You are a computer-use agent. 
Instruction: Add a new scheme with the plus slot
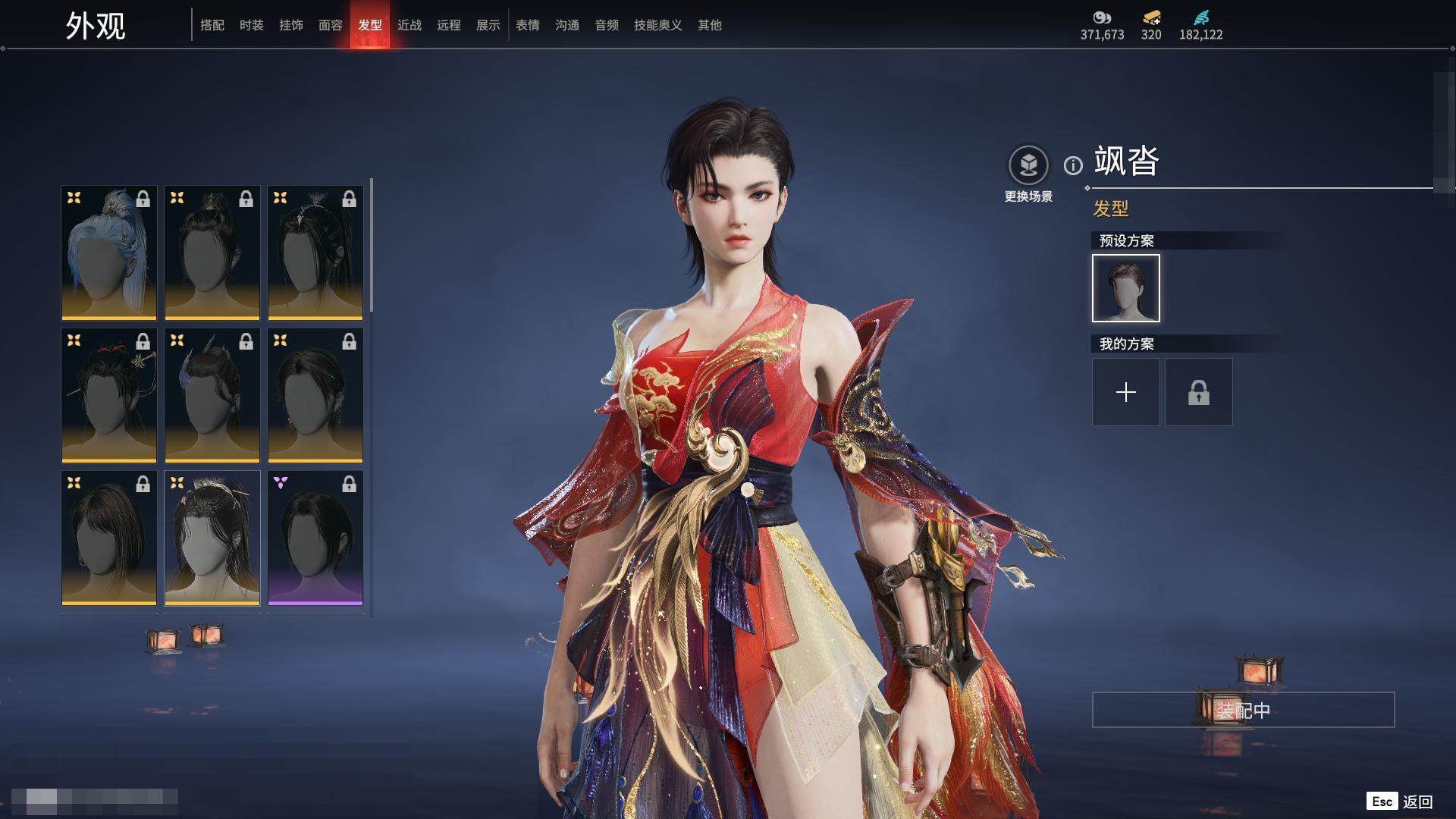point(1126,392)
